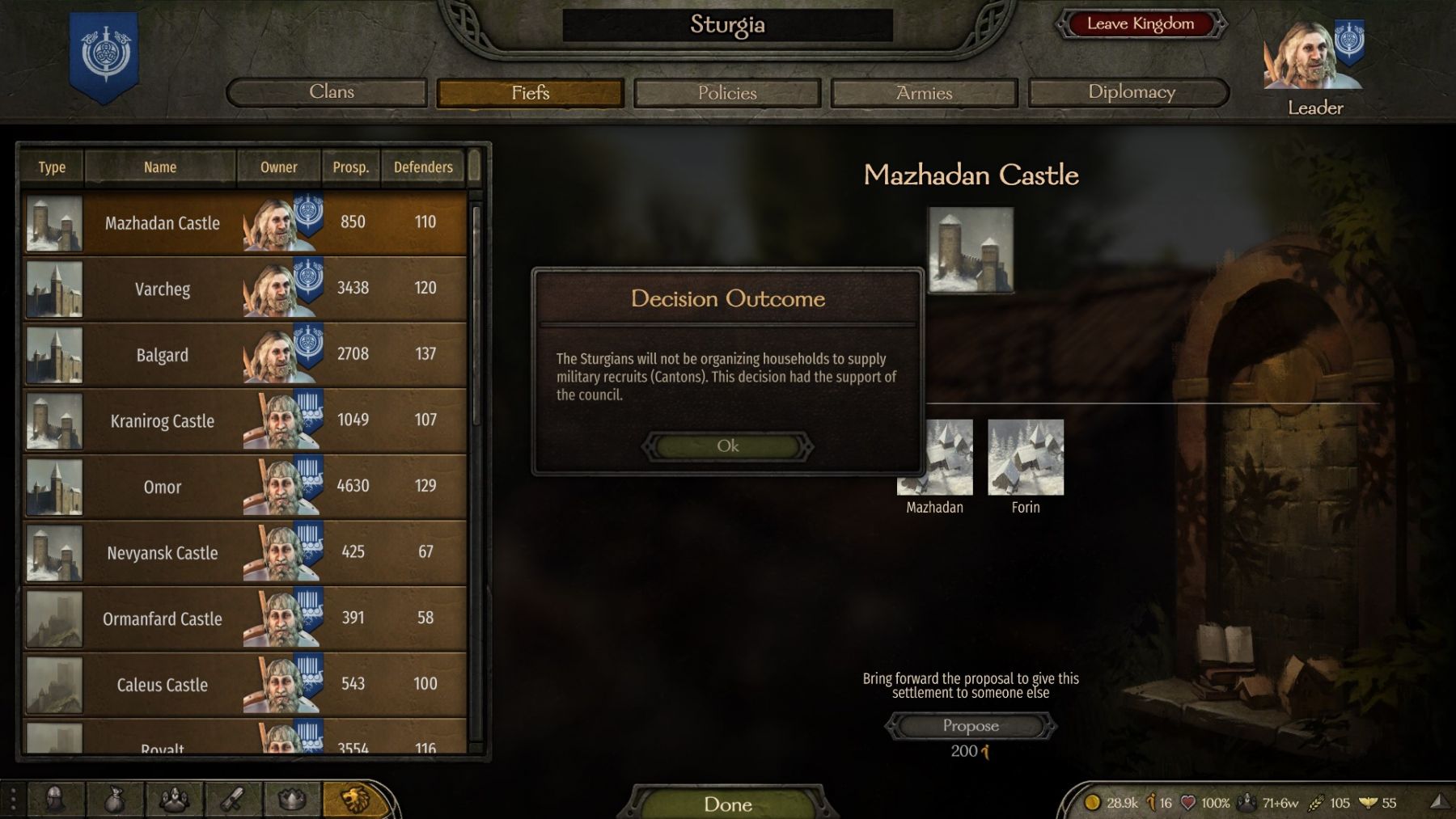Open the Fiefs tab
This screenshot has width=1456, height=819.
530,93
